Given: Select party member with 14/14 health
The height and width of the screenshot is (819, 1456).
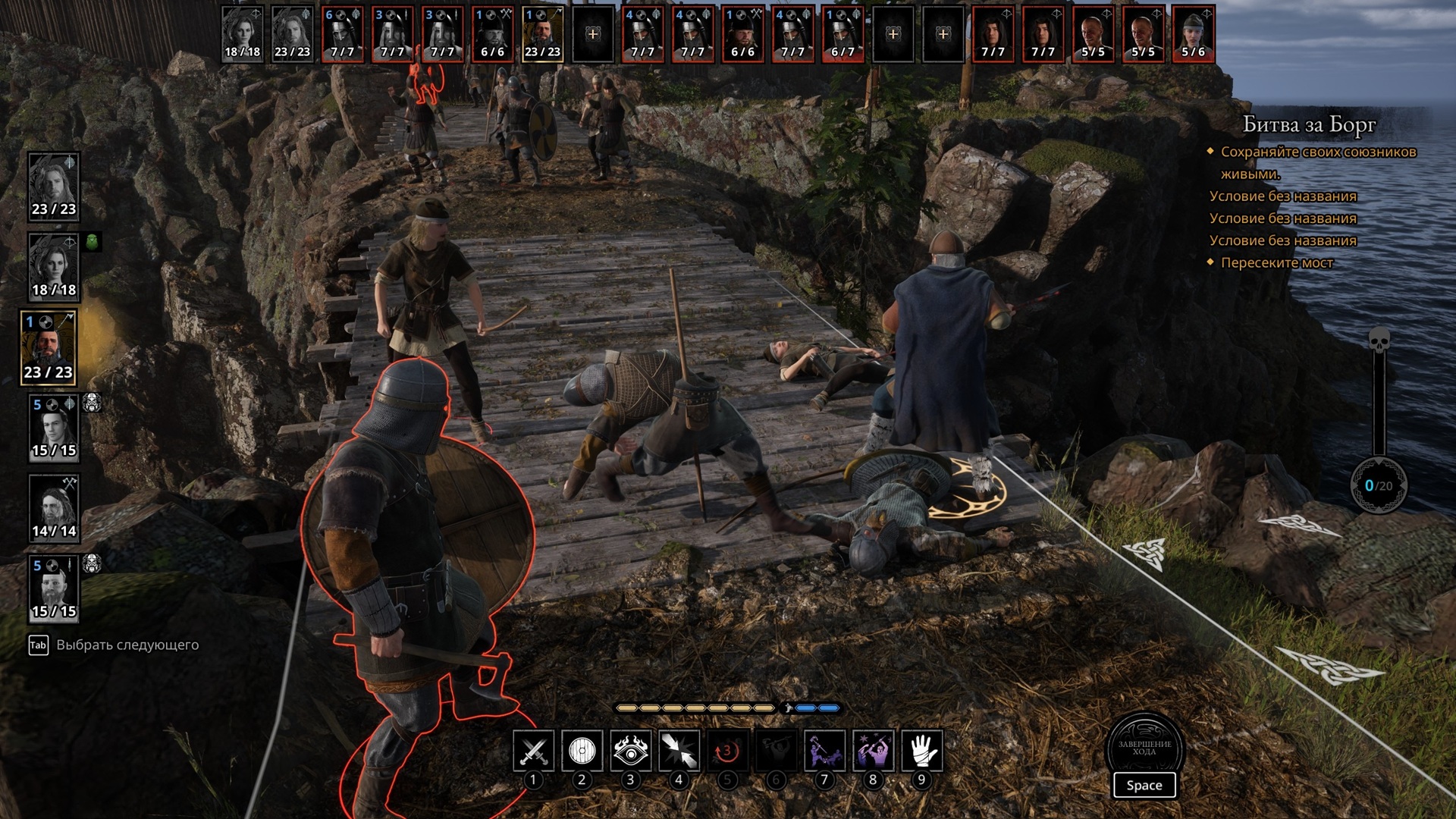Looking at the screenshot, I should point(54,507).
